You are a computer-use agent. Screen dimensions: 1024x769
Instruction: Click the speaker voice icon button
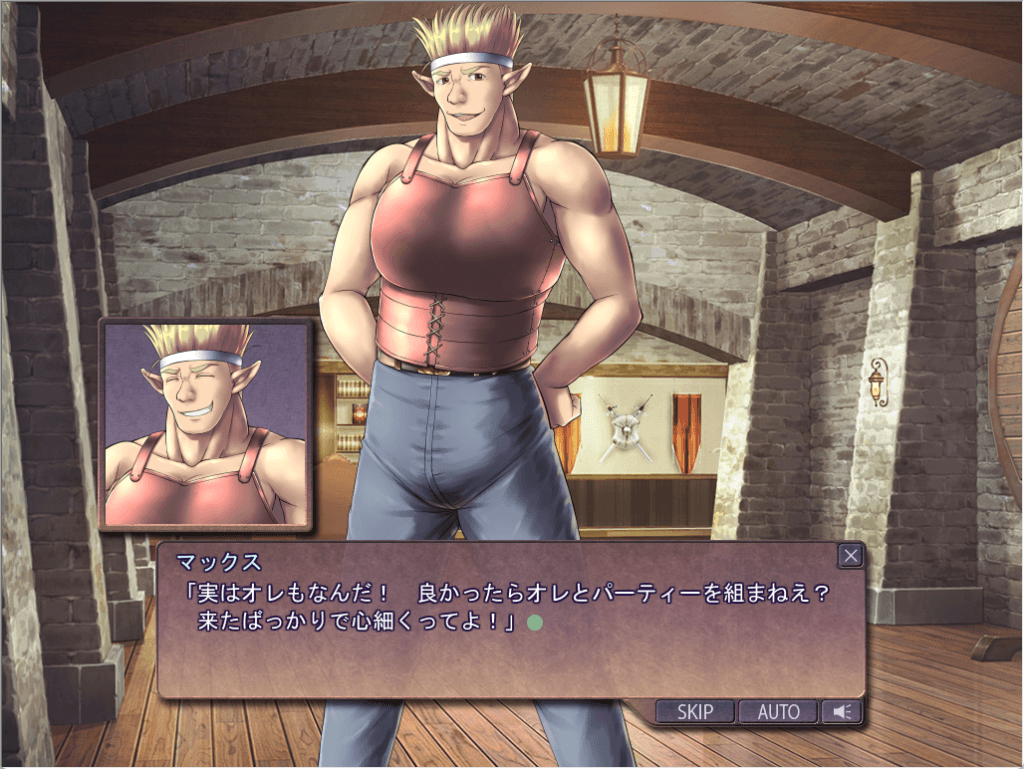842,712
